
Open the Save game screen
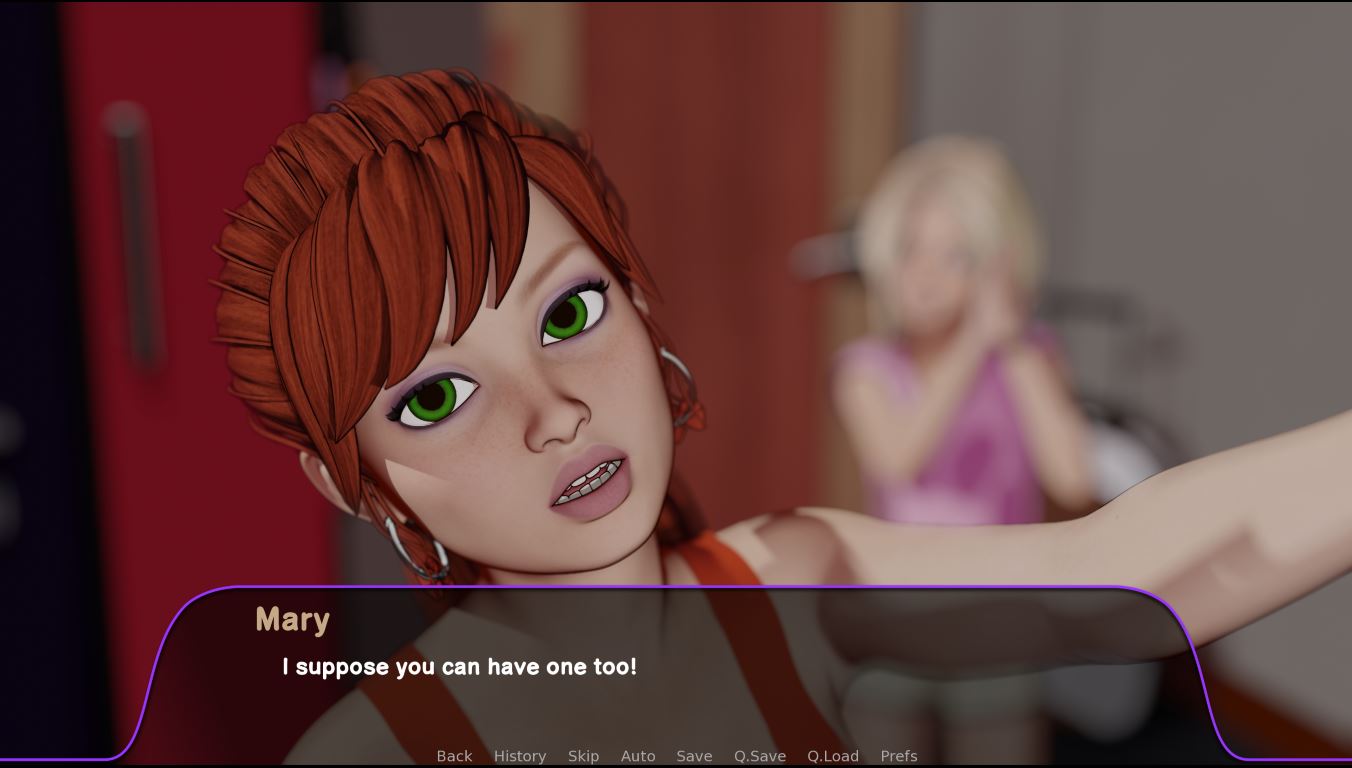tap(694, 756)
